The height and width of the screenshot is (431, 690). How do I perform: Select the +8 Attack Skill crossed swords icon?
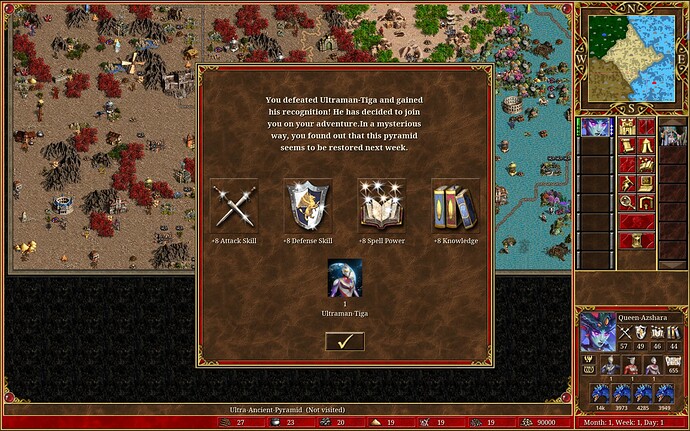point(233,204)
